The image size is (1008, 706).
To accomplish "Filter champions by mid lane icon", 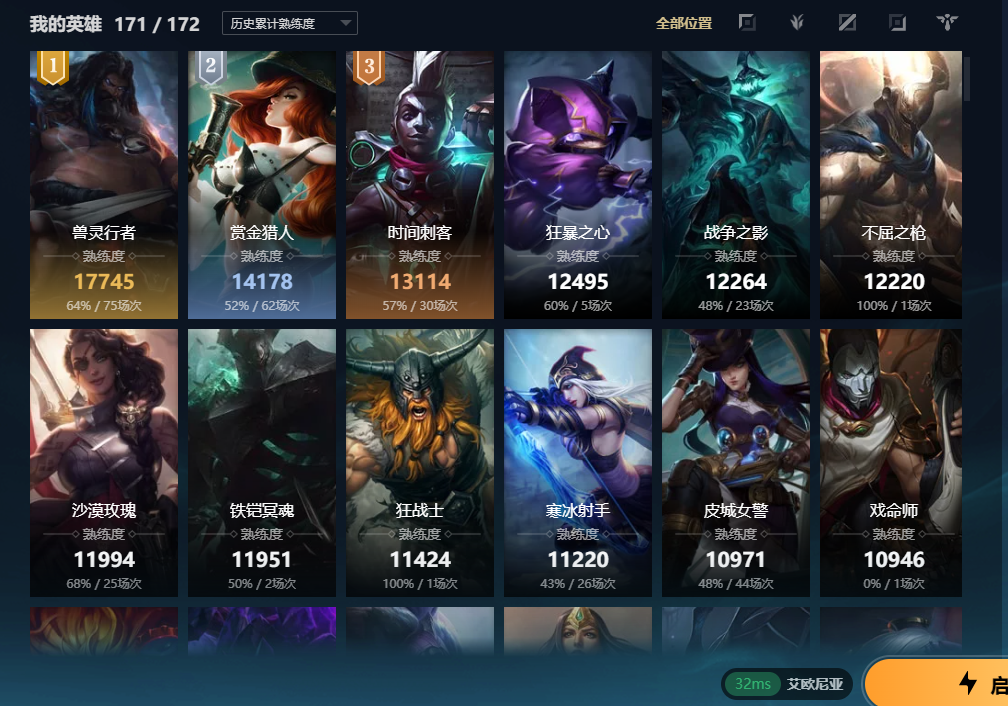I will tap(847, 23).
